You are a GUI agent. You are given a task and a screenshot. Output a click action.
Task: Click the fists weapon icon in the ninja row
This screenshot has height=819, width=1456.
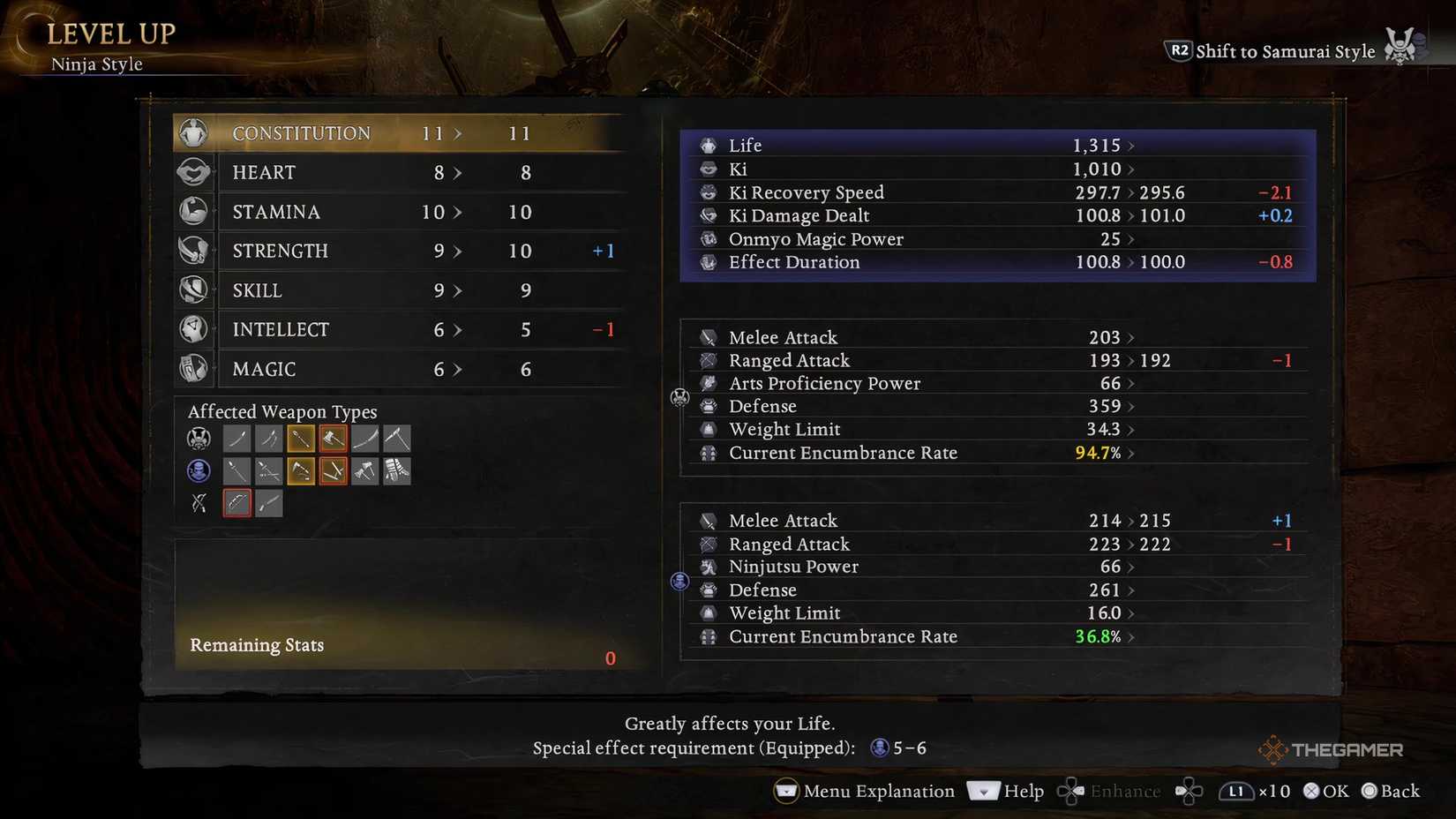pyautogui.click(x=397, y=470)
